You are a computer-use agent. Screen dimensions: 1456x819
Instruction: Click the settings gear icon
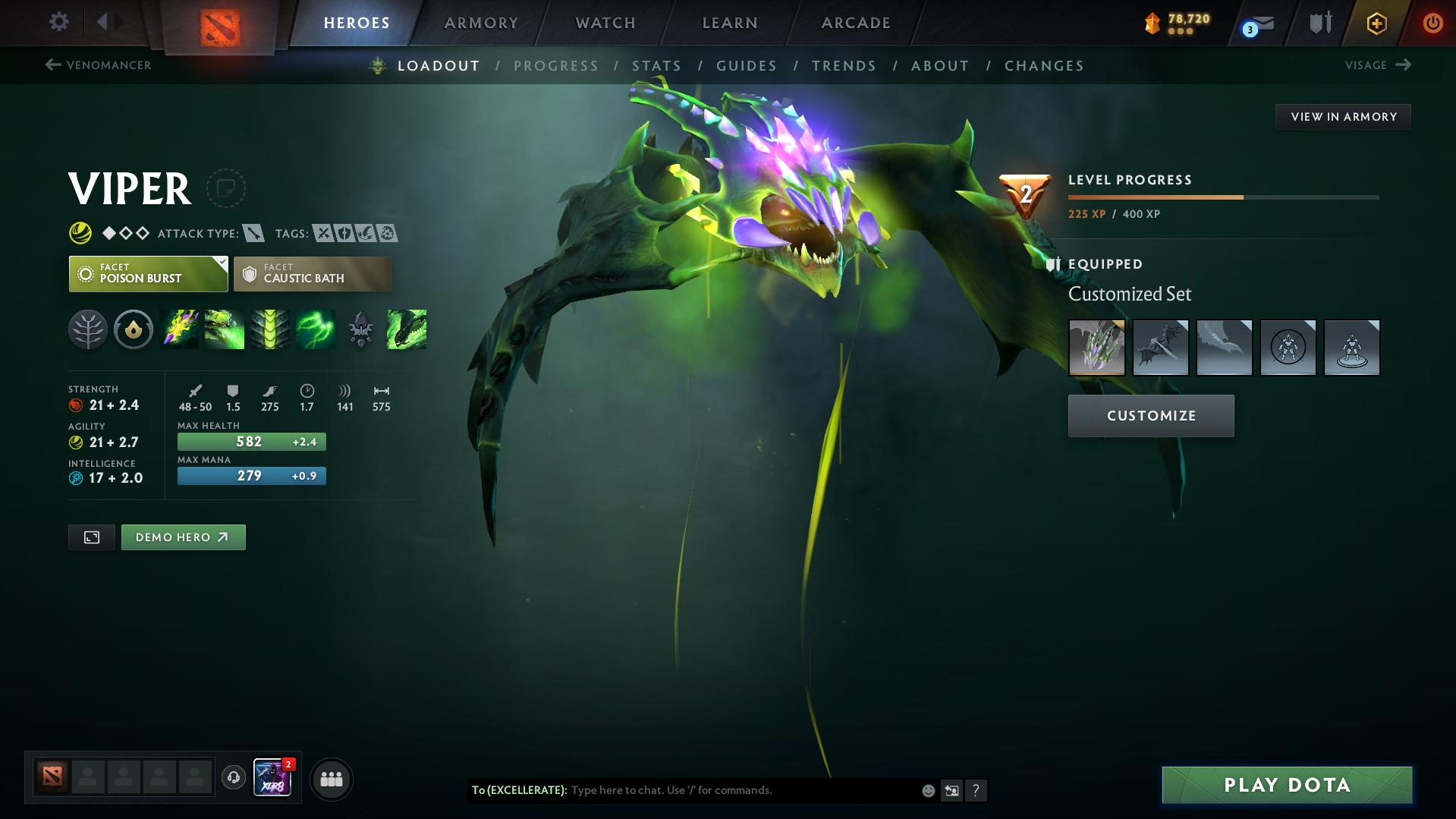pyautogui.click(x=58, y=23)
